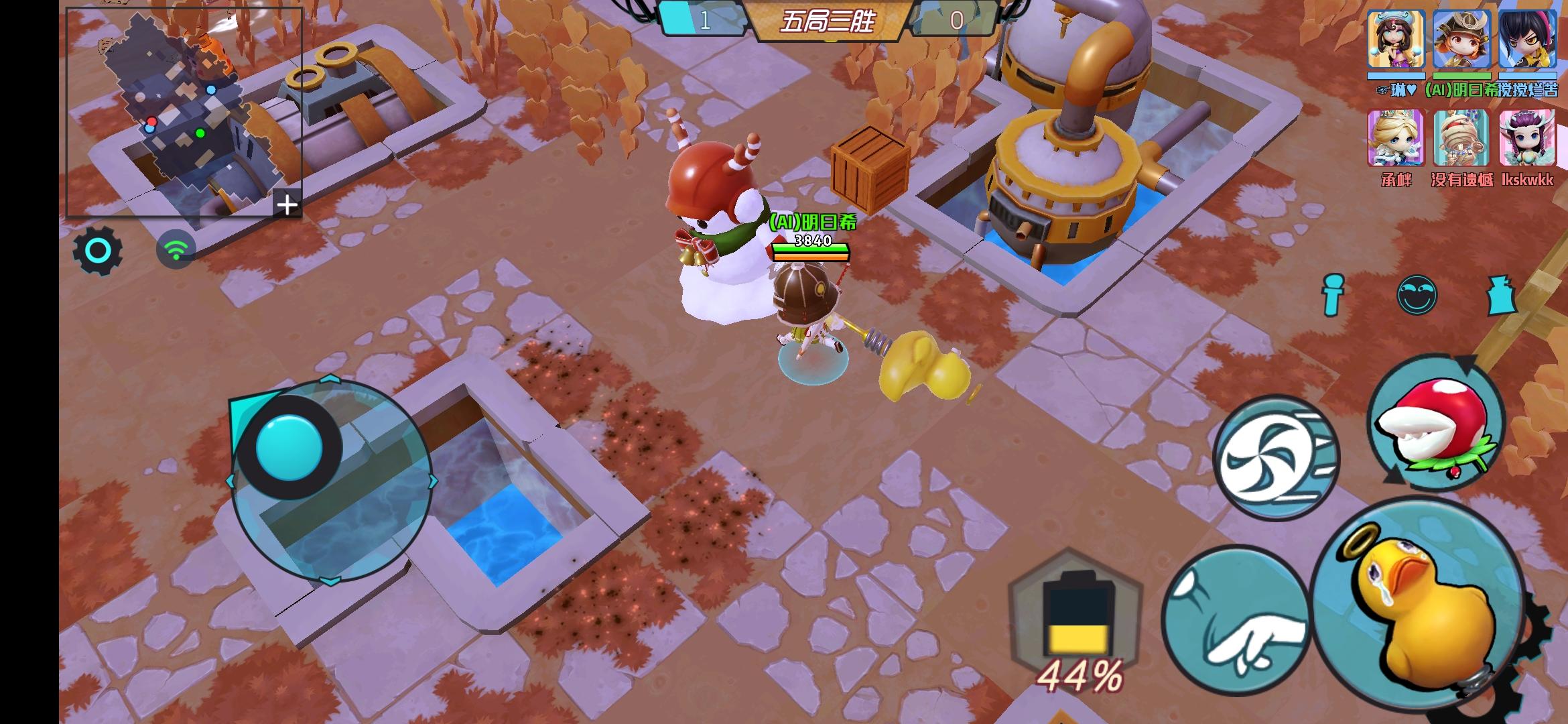Expand the minimap with the plus button
This screenshot has height=724, width=1568.
288,204
